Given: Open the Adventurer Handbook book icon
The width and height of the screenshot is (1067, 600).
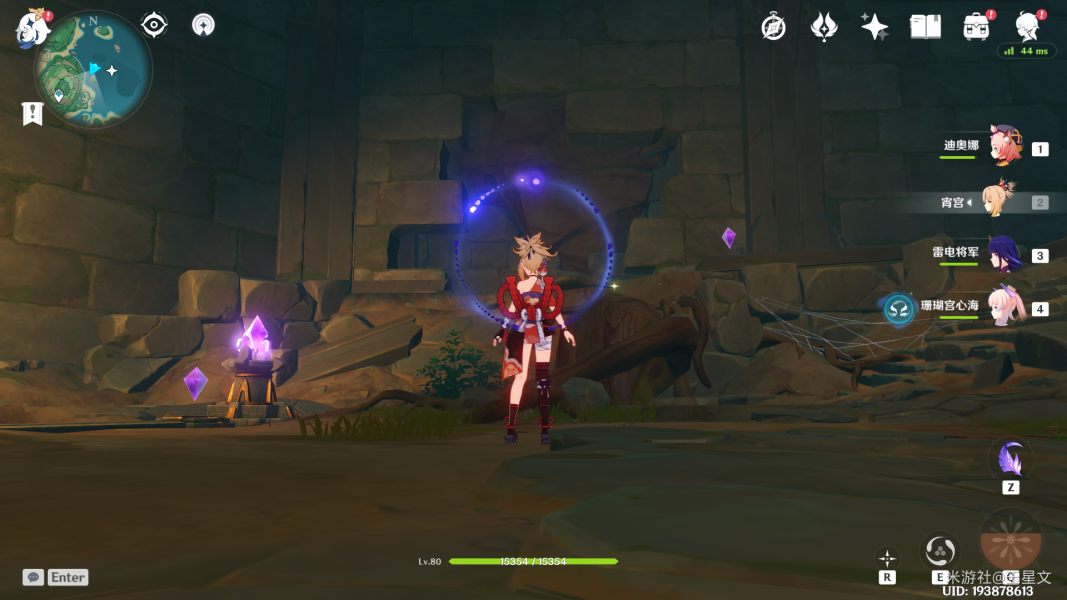Looking at the screenshot, I should [x=925, y=27].
